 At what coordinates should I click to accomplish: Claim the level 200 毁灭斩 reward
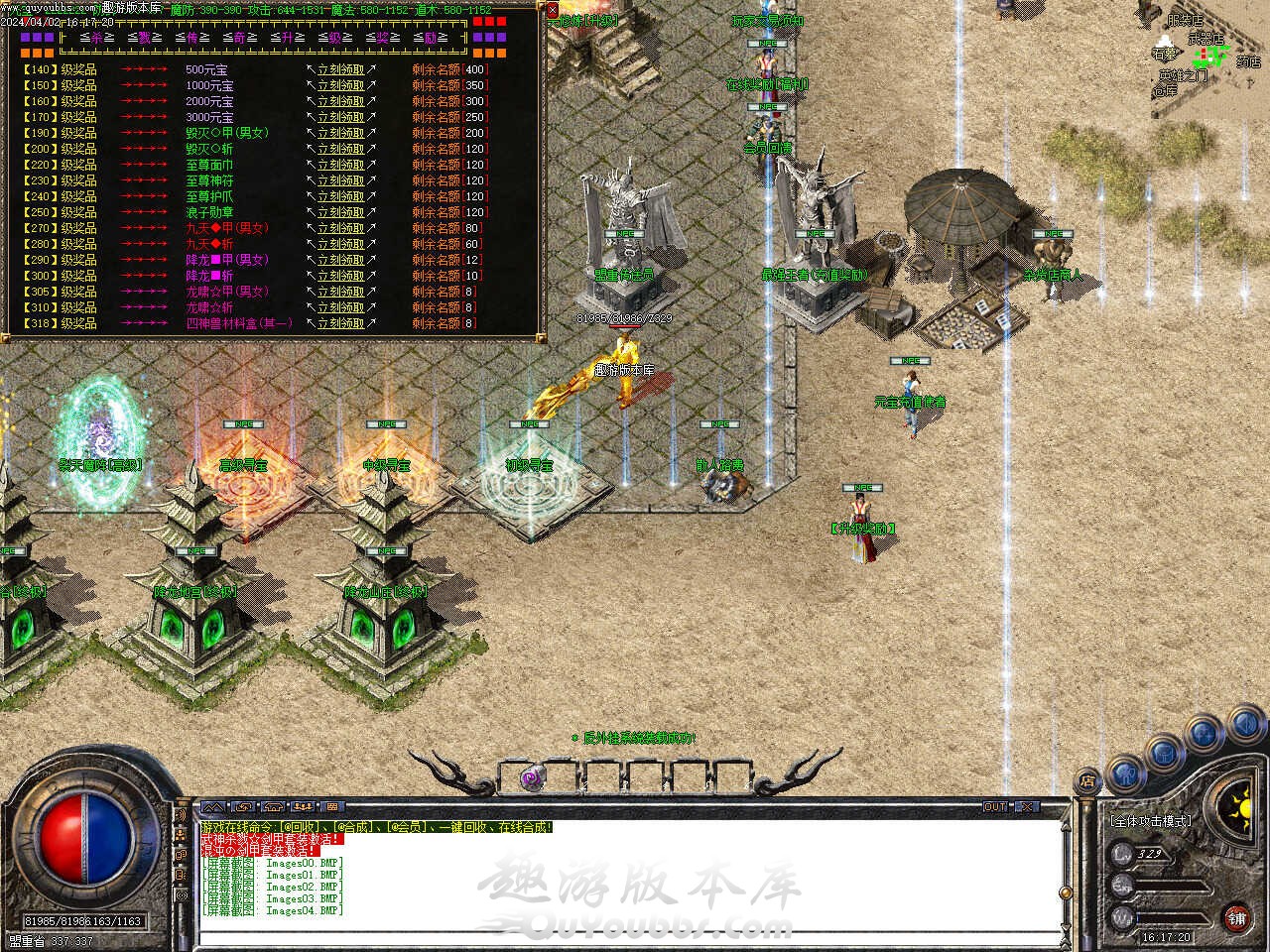(340, 150)
